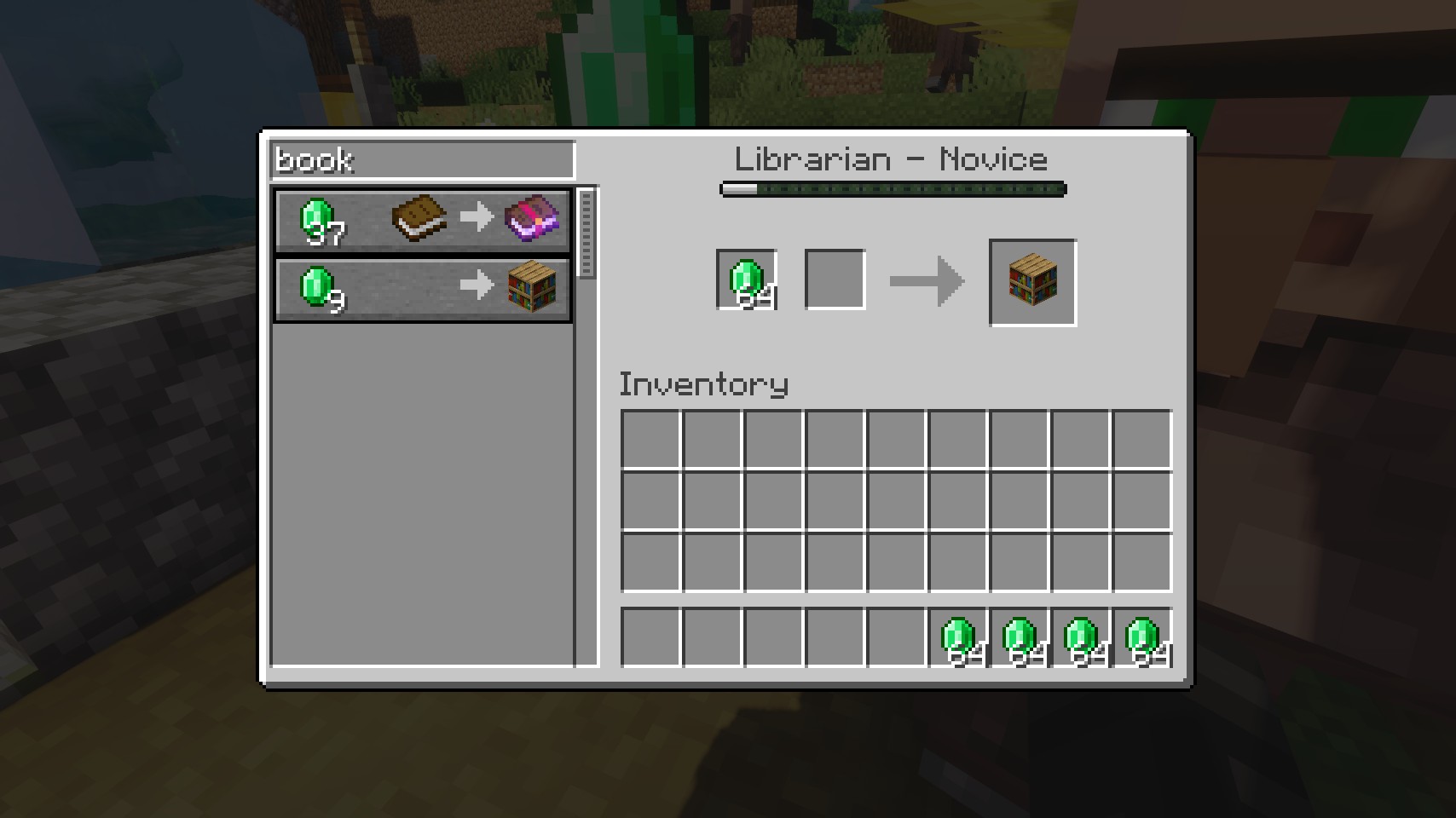The height and width of the screenshot is (818, 1456).
Task: Select the enchanted book trade offer
Action: click(x=422, y=220)
